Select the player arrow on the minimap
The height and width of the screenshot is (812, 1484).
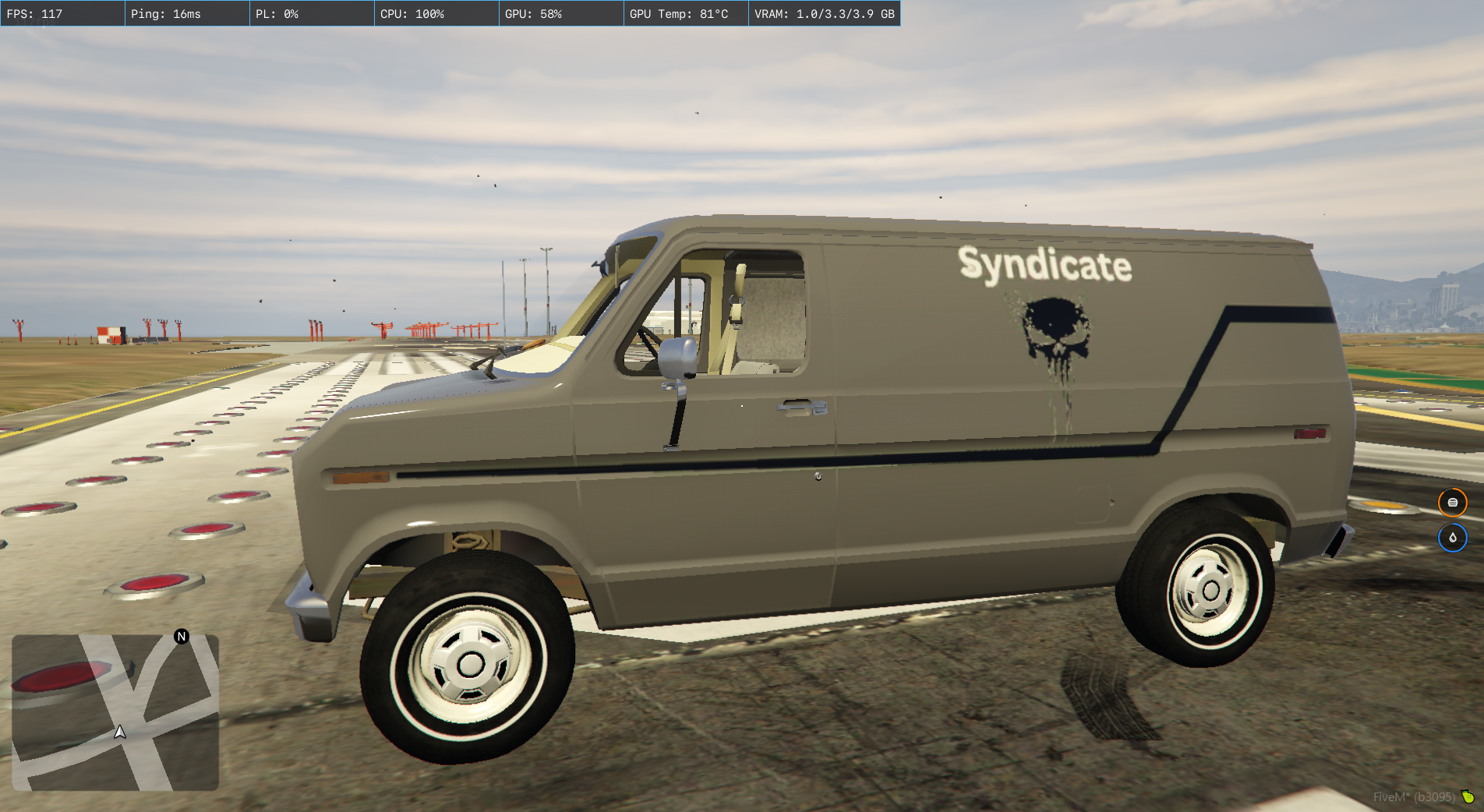[120, 732]
